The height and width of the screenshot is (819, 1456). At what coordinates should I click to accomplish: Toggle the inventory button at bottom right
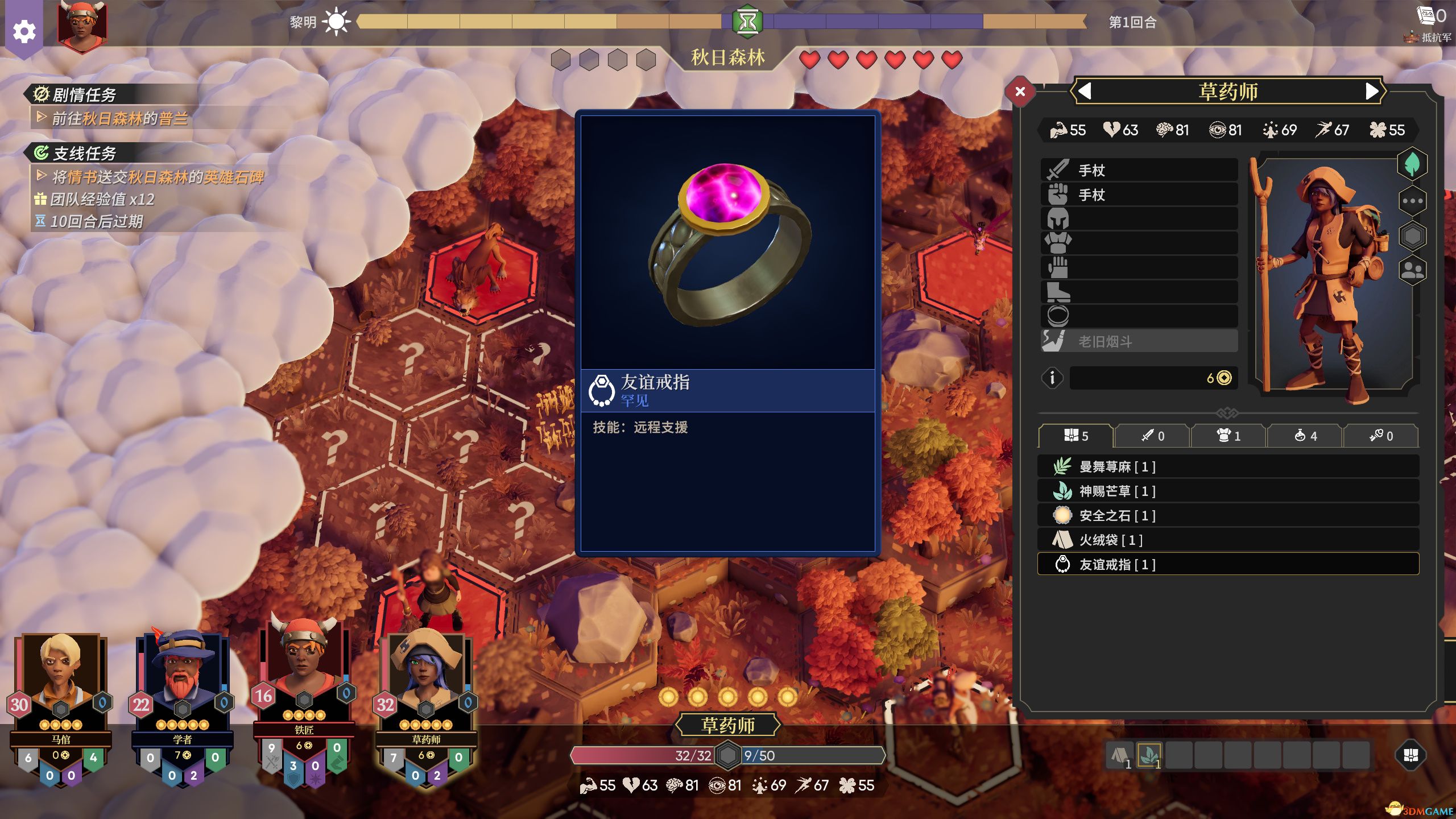click(1410, 755)
